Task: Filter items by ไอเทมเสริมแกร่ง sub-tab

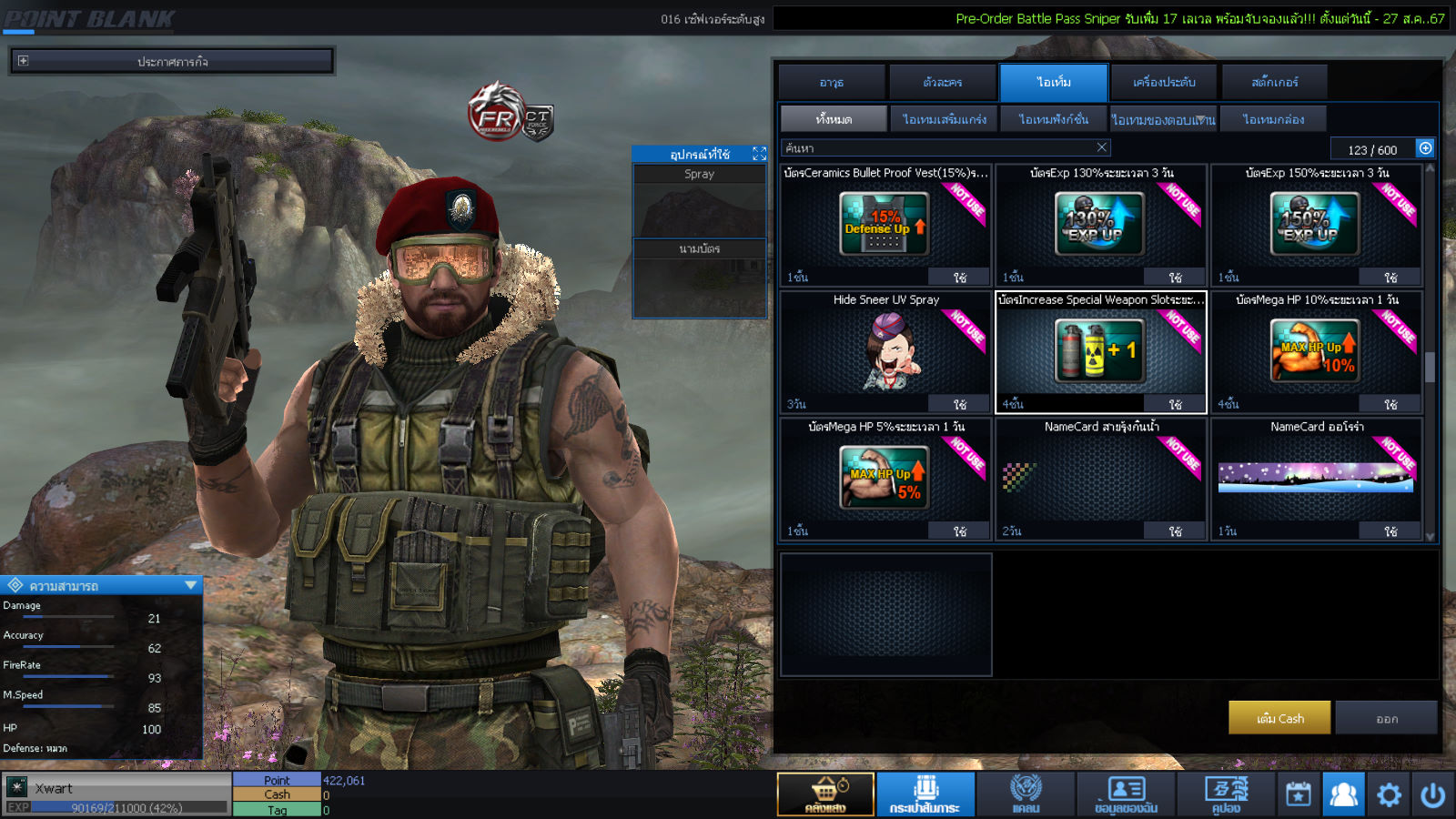Action: pos(944,119)
